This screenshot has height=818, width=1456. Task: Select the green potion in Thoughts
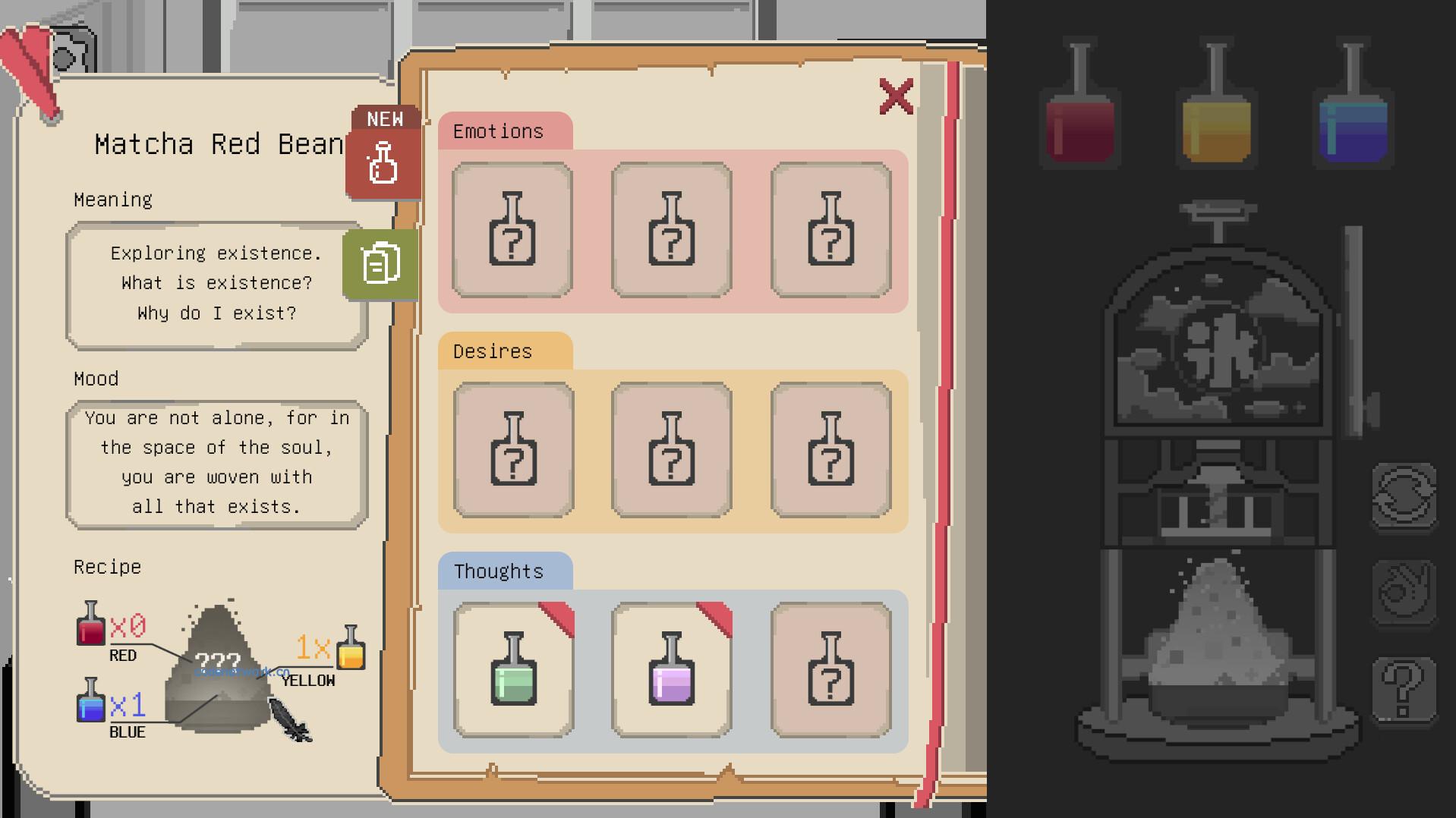(x=514, y=669)
